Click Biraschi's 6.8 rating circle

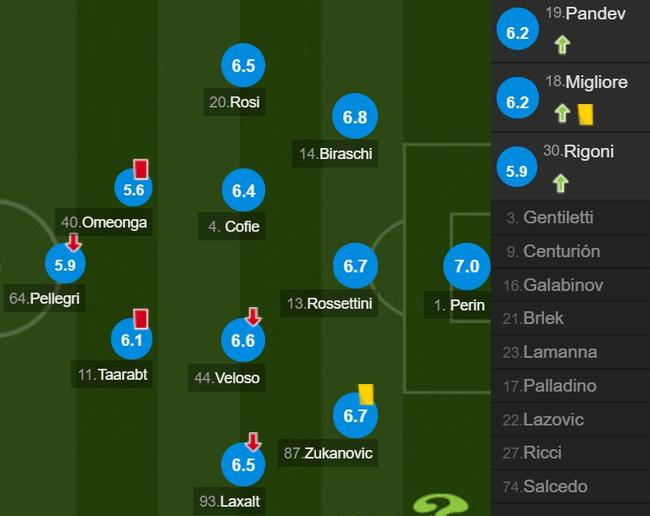[355, 117]
